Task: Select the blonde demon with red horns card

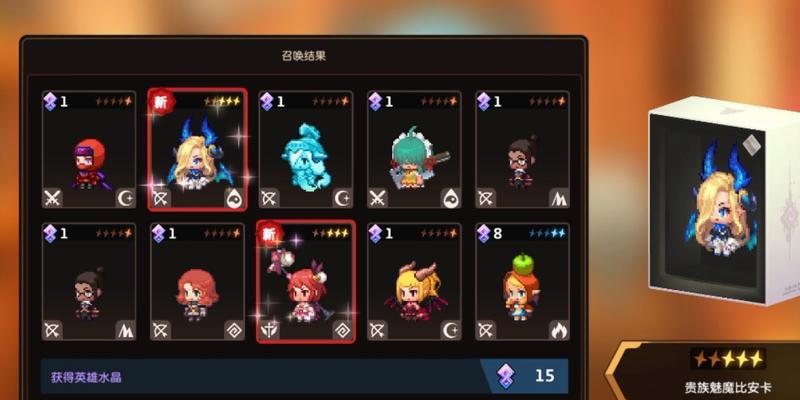Action: coord(413,282)
